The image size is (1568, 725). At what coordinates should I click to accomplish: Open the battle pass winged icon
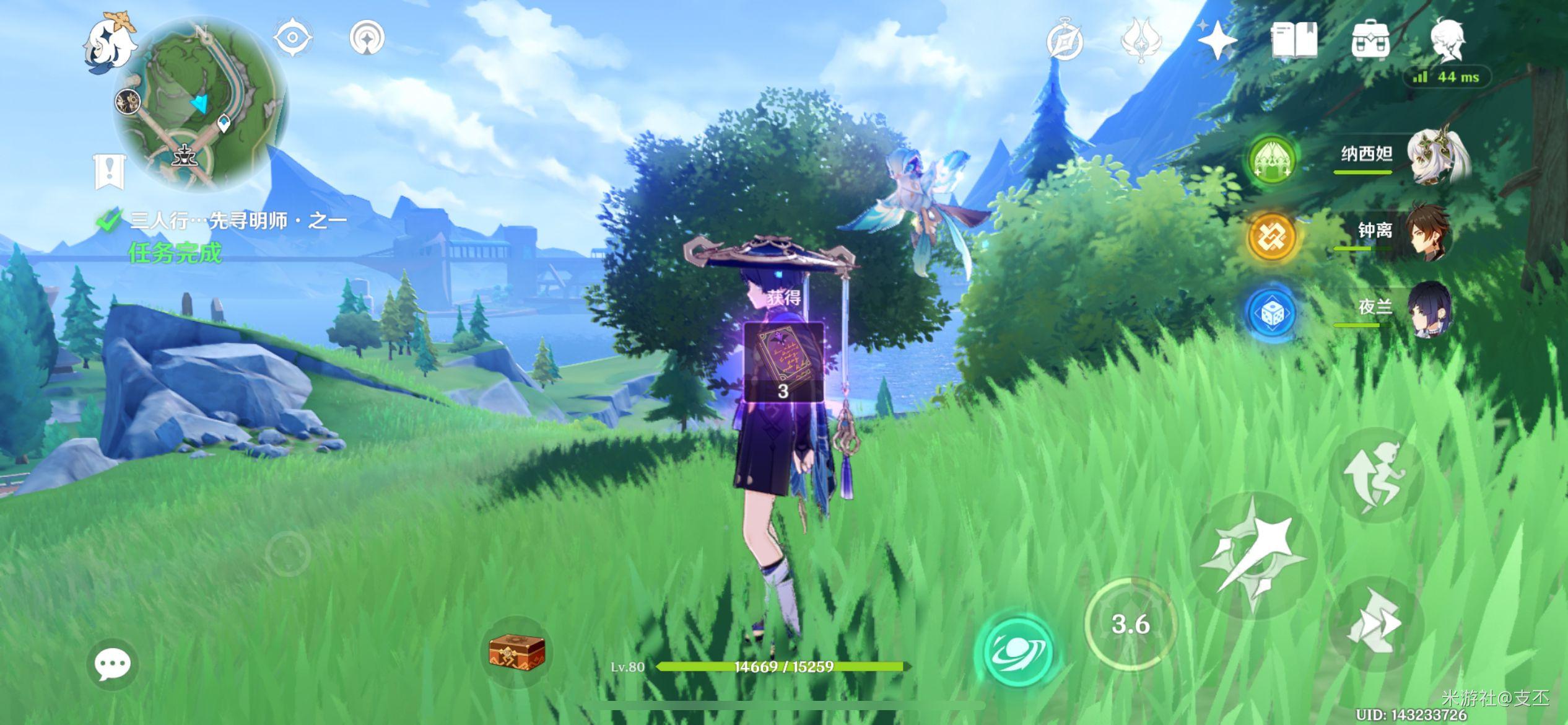coord(1141,40)
